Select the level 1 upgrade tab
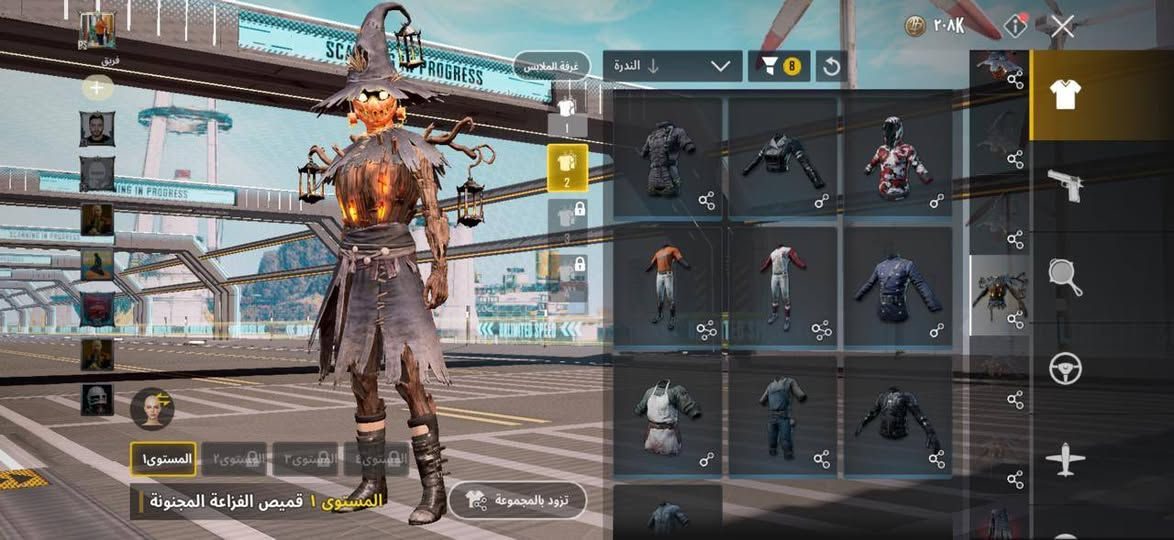The height and width of the screenshot is (540, 1174). tap(162, 459)
